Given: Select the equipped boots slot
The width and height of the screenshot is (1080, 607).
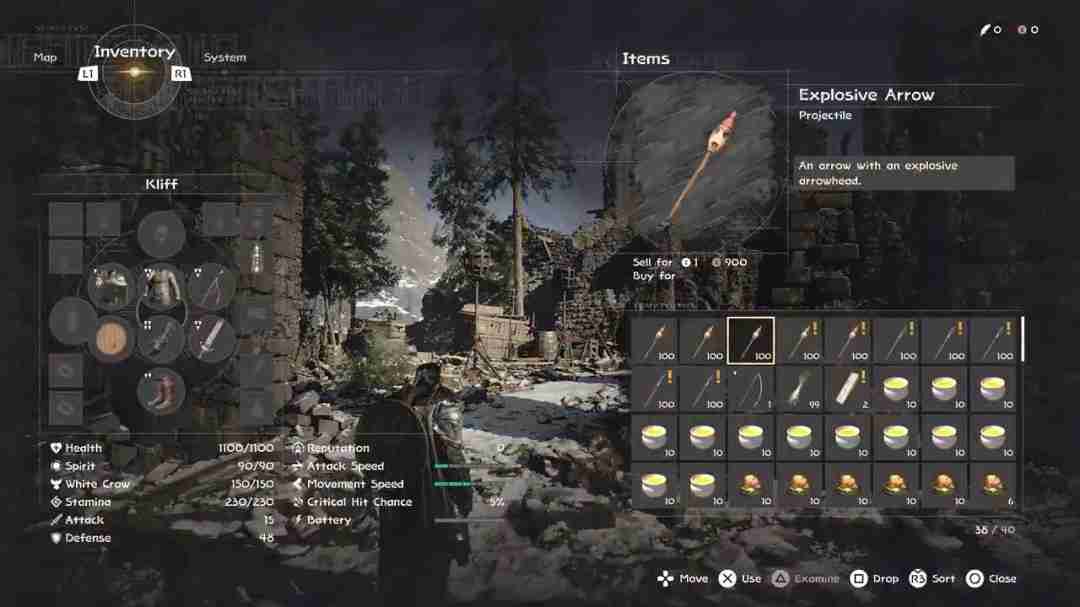Looking at the screenshot, I should pyautogui.click(x=160, y=391).
